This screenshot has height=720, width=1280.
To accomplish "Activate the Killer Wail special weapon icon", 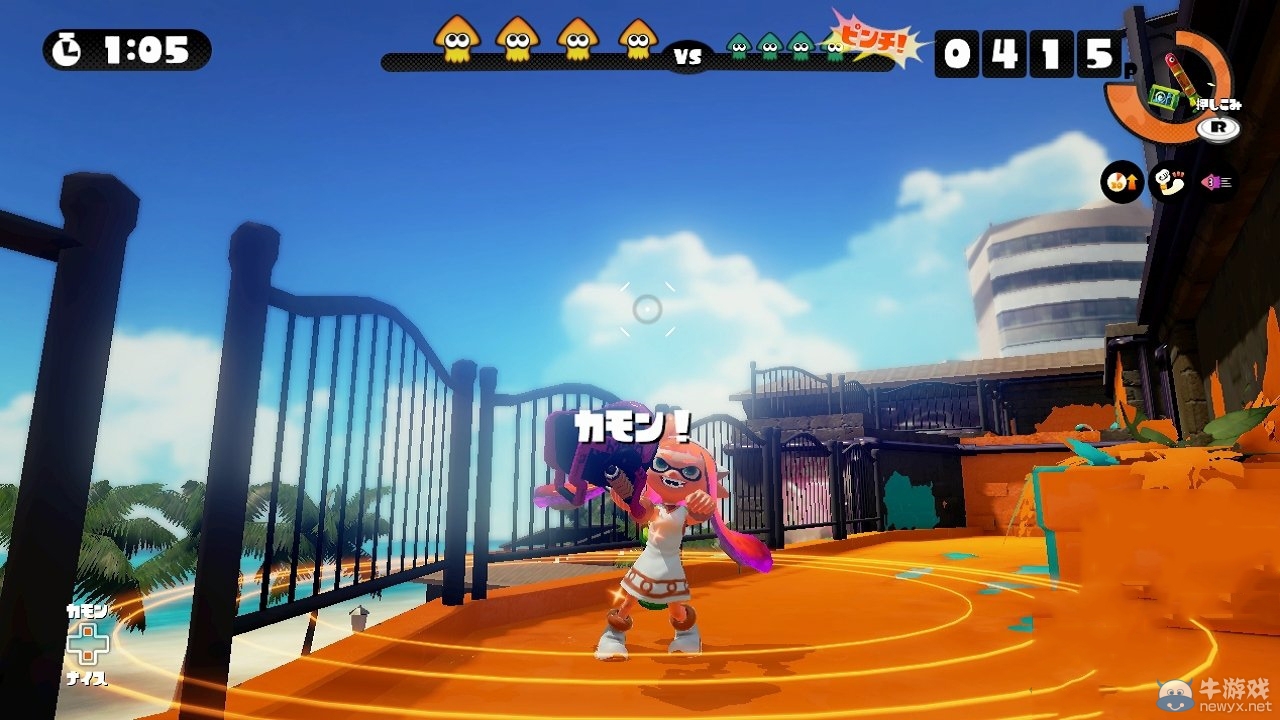I will pyautogui.click(x=1164, y=97).
